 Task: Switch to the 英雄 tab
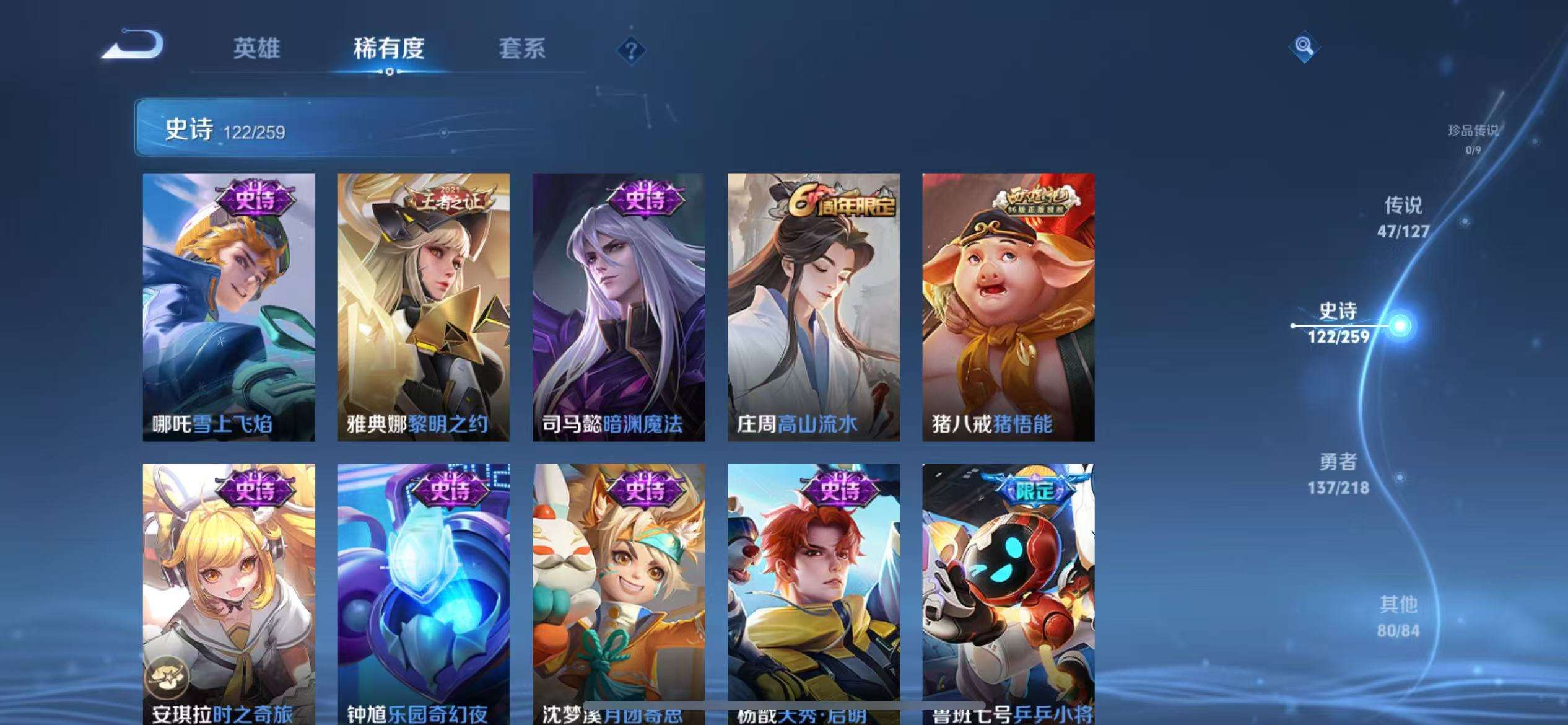click(258, 50)
